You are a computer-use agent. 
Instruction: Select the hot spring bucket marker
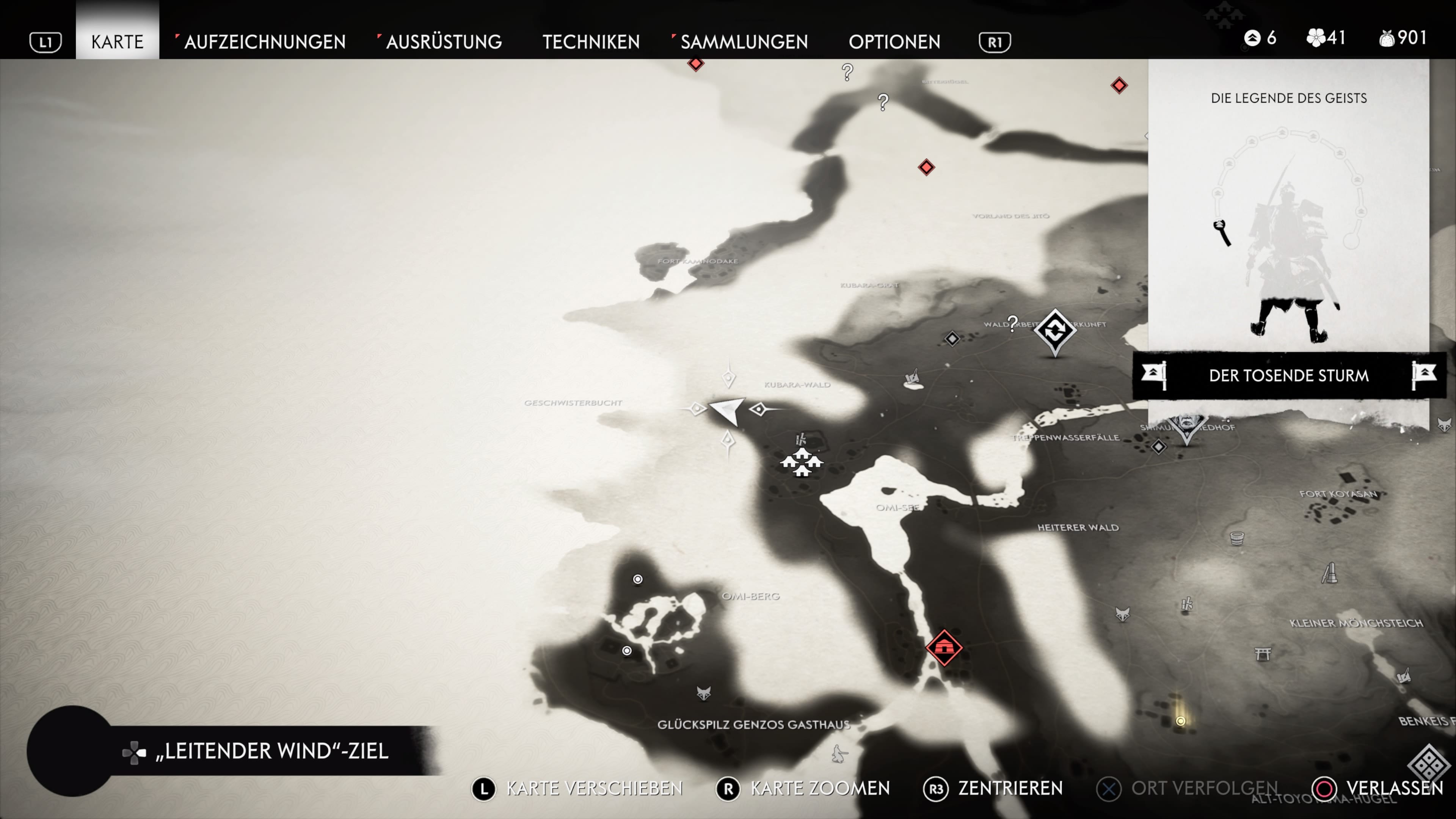pos(1237,538)
